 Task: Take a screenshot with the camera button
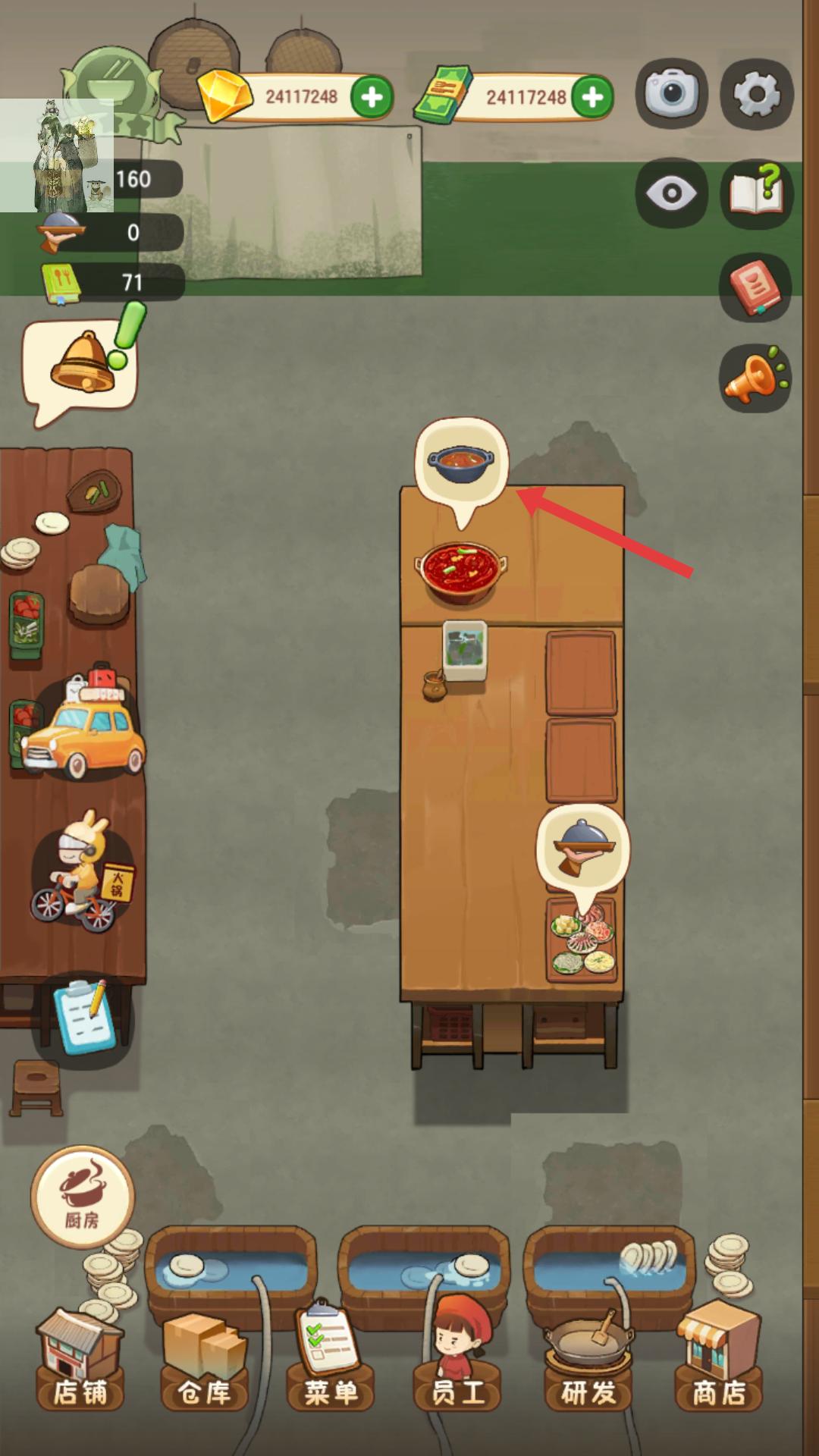[x=671, y=93]
